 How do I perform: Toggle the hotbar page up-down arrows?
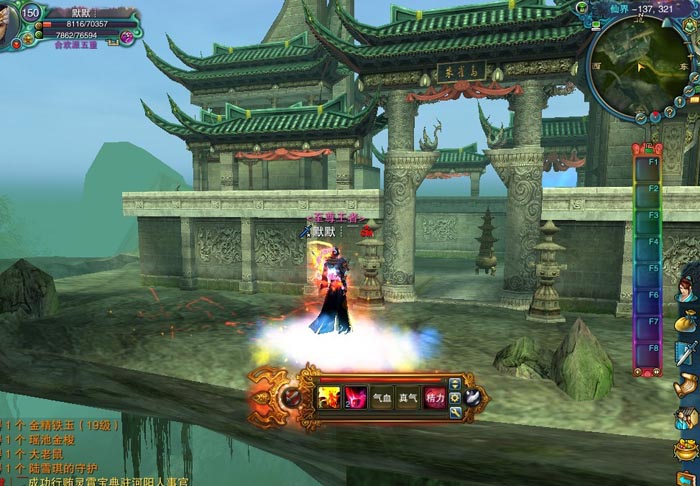456,383
